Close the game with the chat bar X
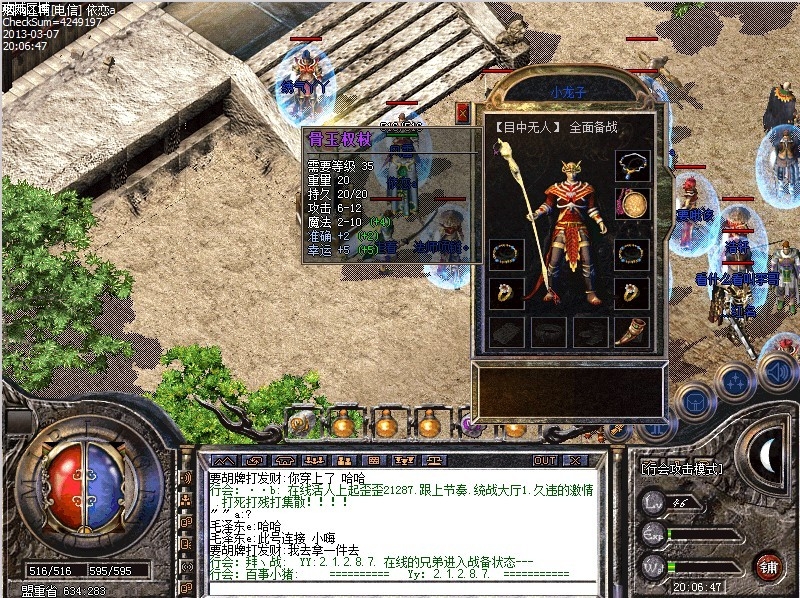This screenshot has height=598, width=800. 575,460
